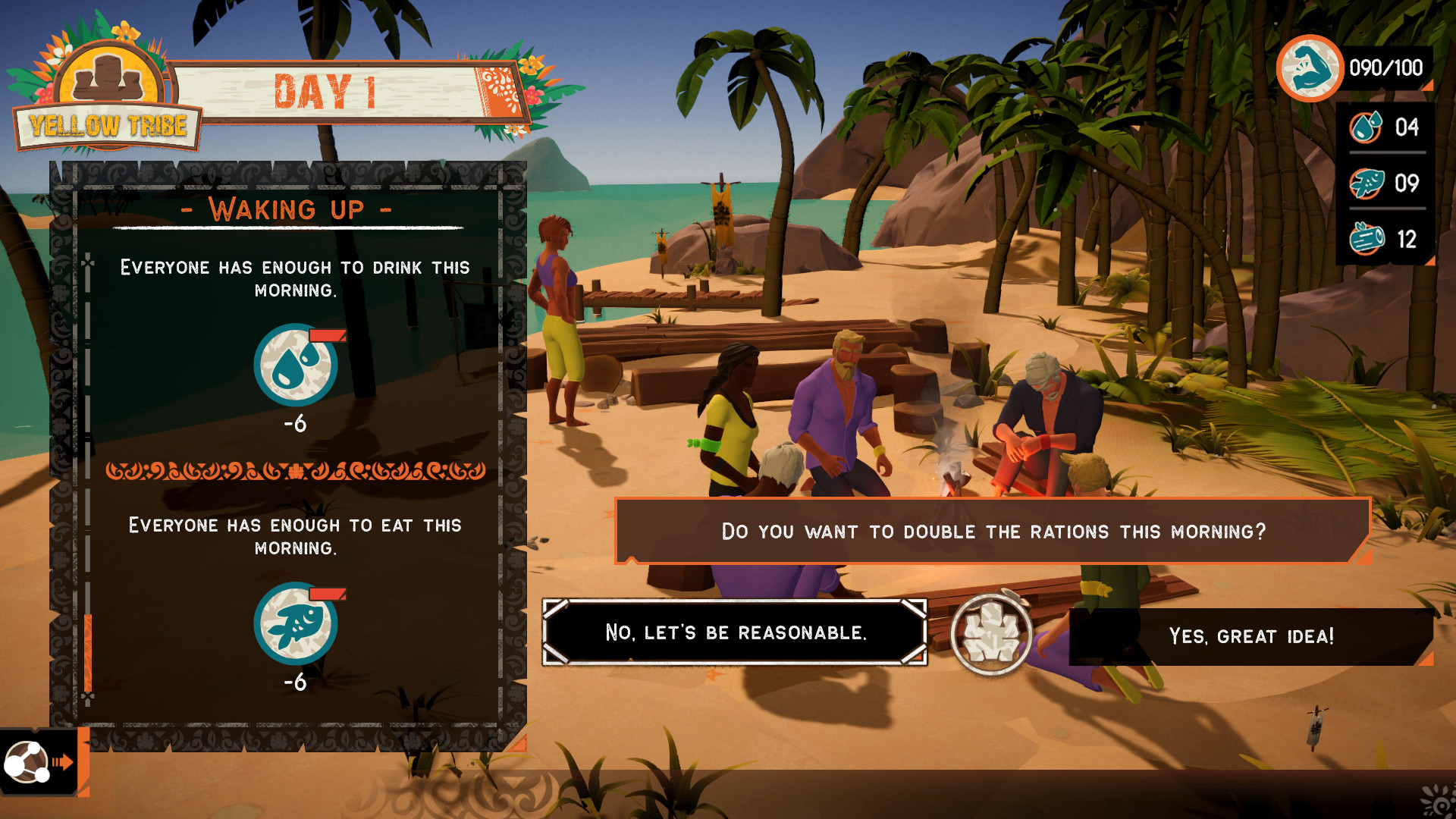Click the red depletion marker on the water circle
The image size is (1456, 819).
click(x=326, y=334)
